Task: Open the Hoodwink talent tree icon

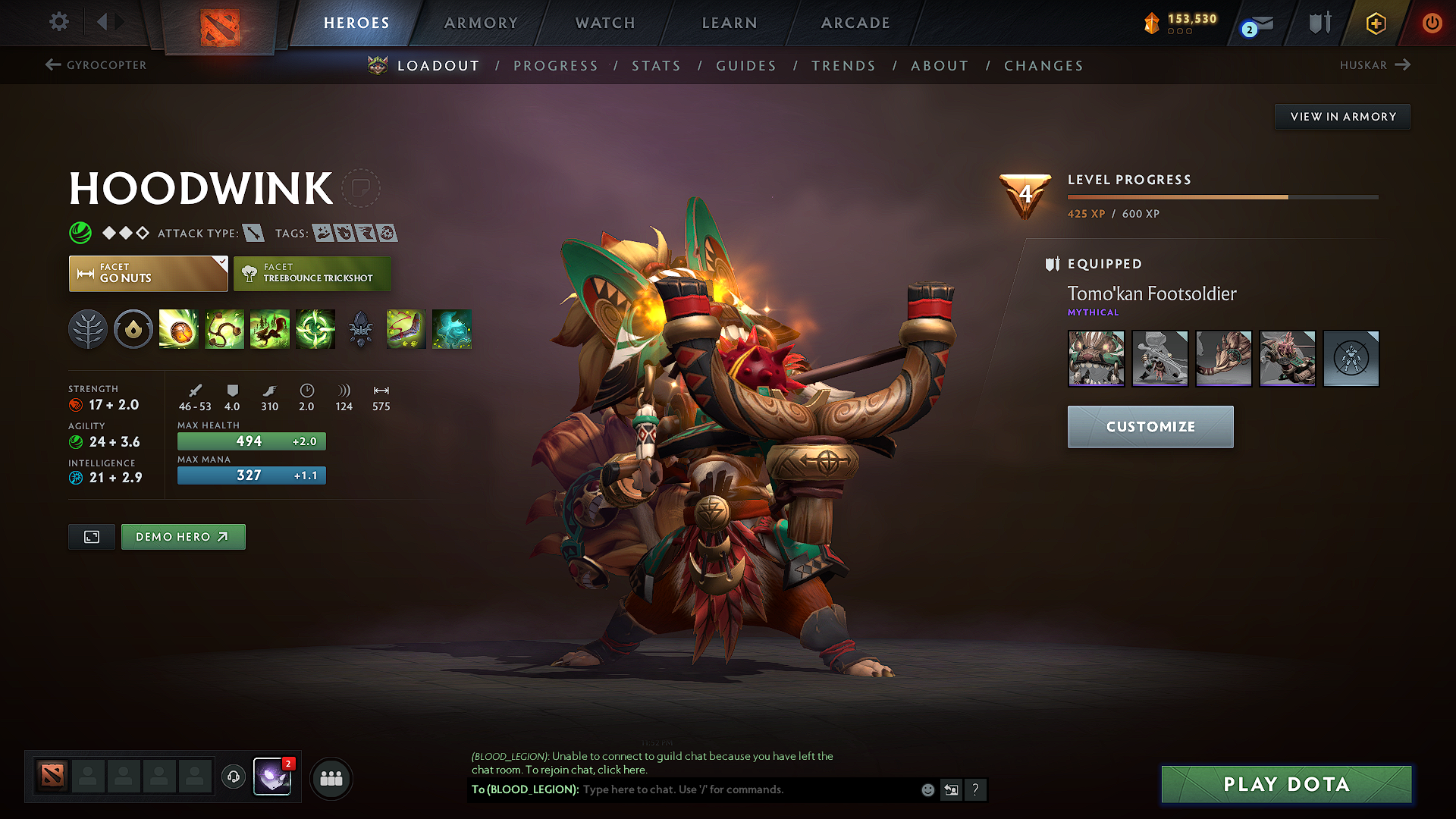Action: [x=87, y=329]
